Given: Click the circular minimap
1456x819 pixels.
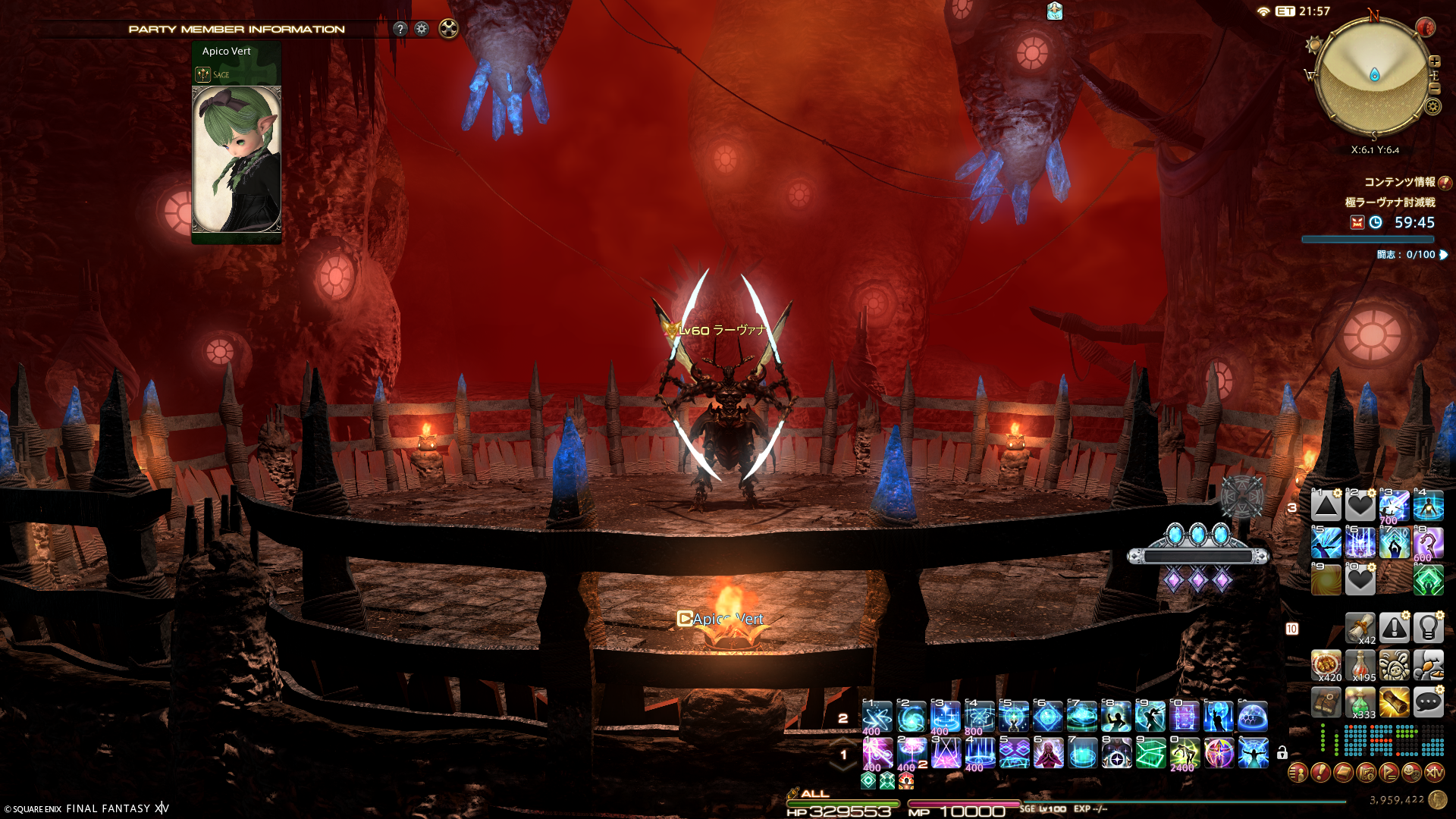Looking at the screenshot, I should [x=1373, y=76].
